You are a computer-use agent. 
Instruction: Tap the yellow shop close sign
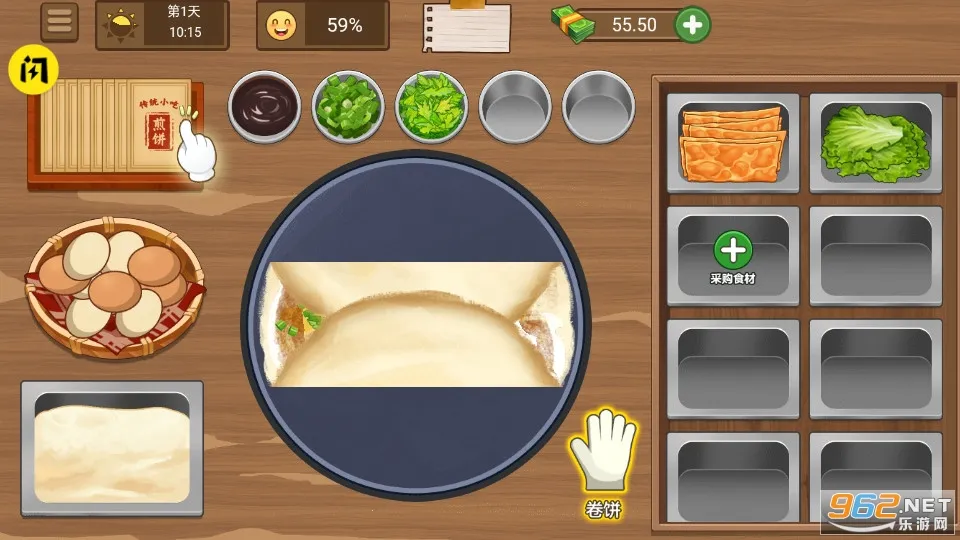[33, 71]
